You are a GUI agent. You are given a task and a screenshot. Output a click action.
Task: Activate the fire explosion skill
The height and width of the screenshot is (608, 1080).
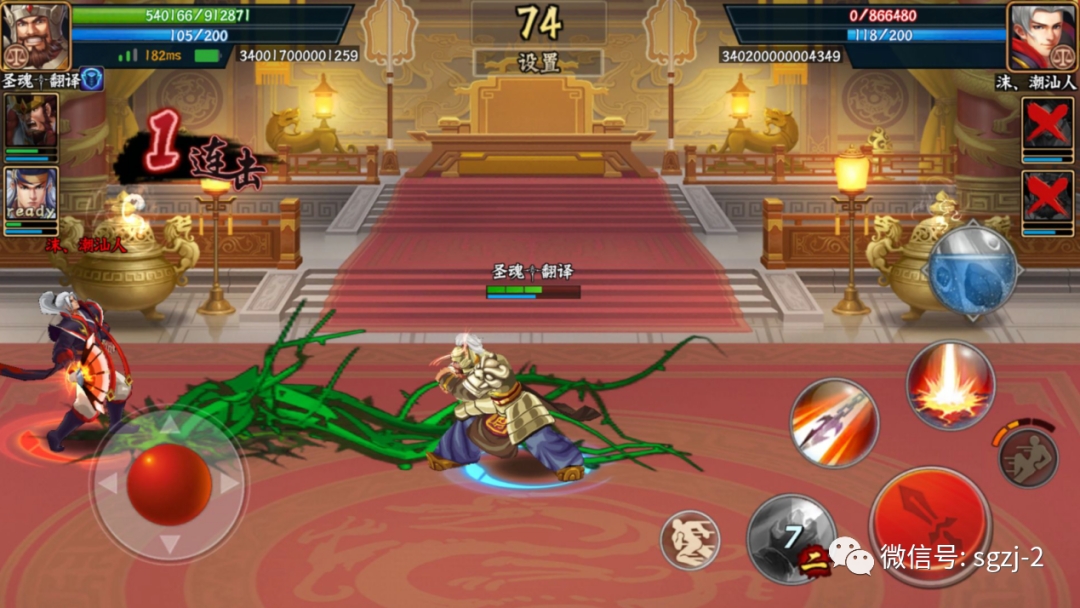click(949, 385)
